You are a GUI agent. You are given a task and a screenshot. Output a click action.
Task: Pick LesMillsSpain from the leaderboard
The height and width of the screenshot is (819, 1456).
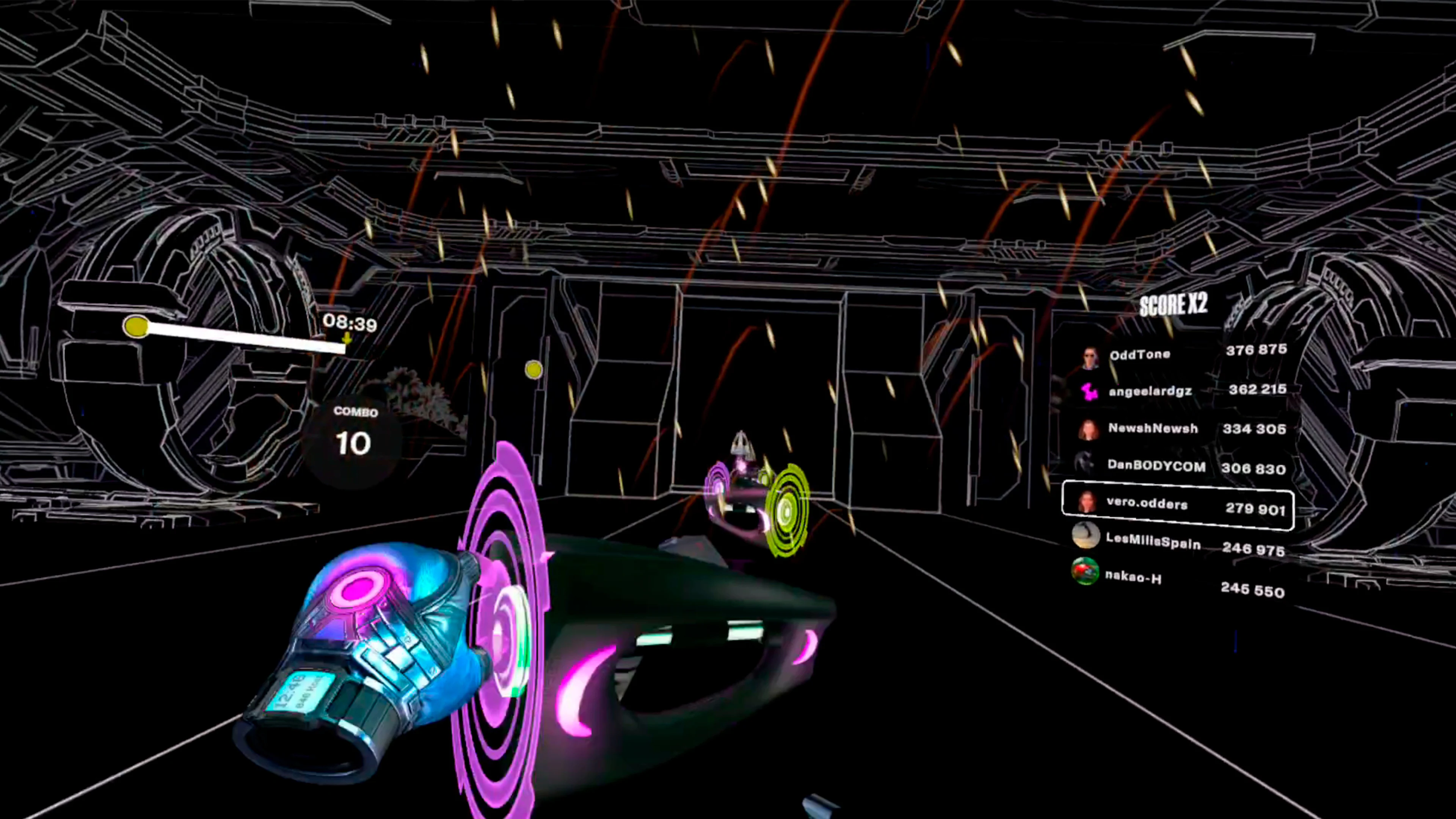coord(1178,544)
